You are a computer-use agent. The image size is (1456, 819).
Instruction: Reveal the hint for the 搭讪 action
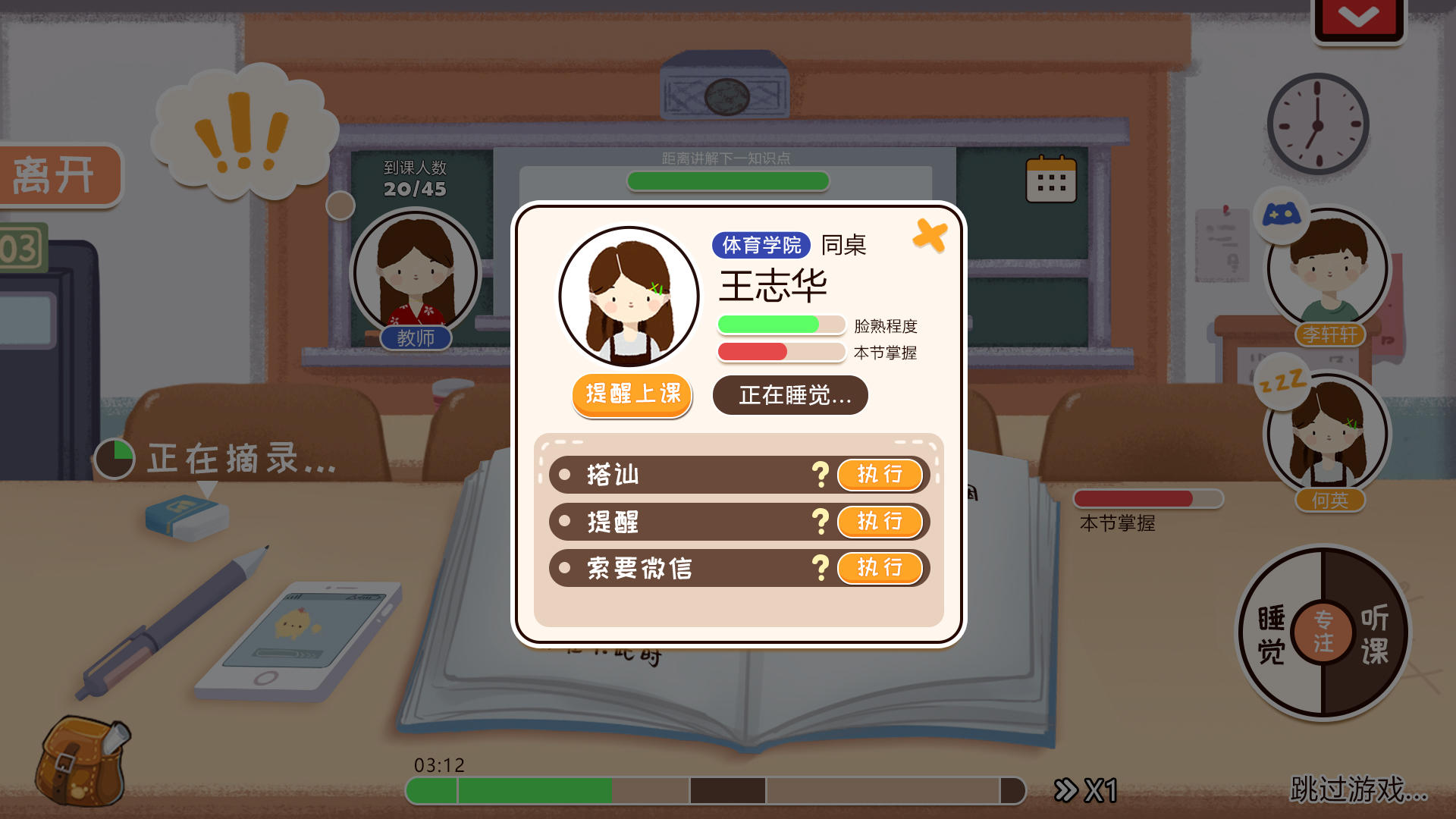coord(821,475)
